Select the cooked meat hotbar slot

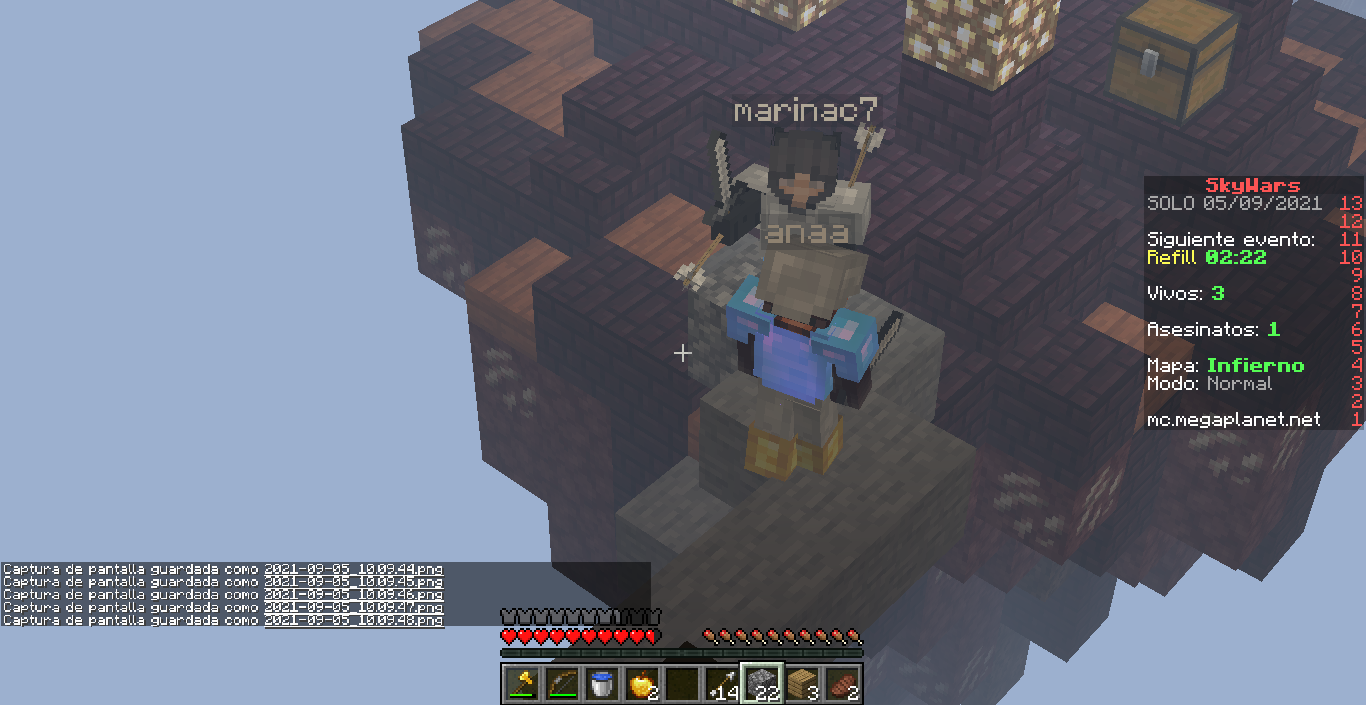pos(841,684)
